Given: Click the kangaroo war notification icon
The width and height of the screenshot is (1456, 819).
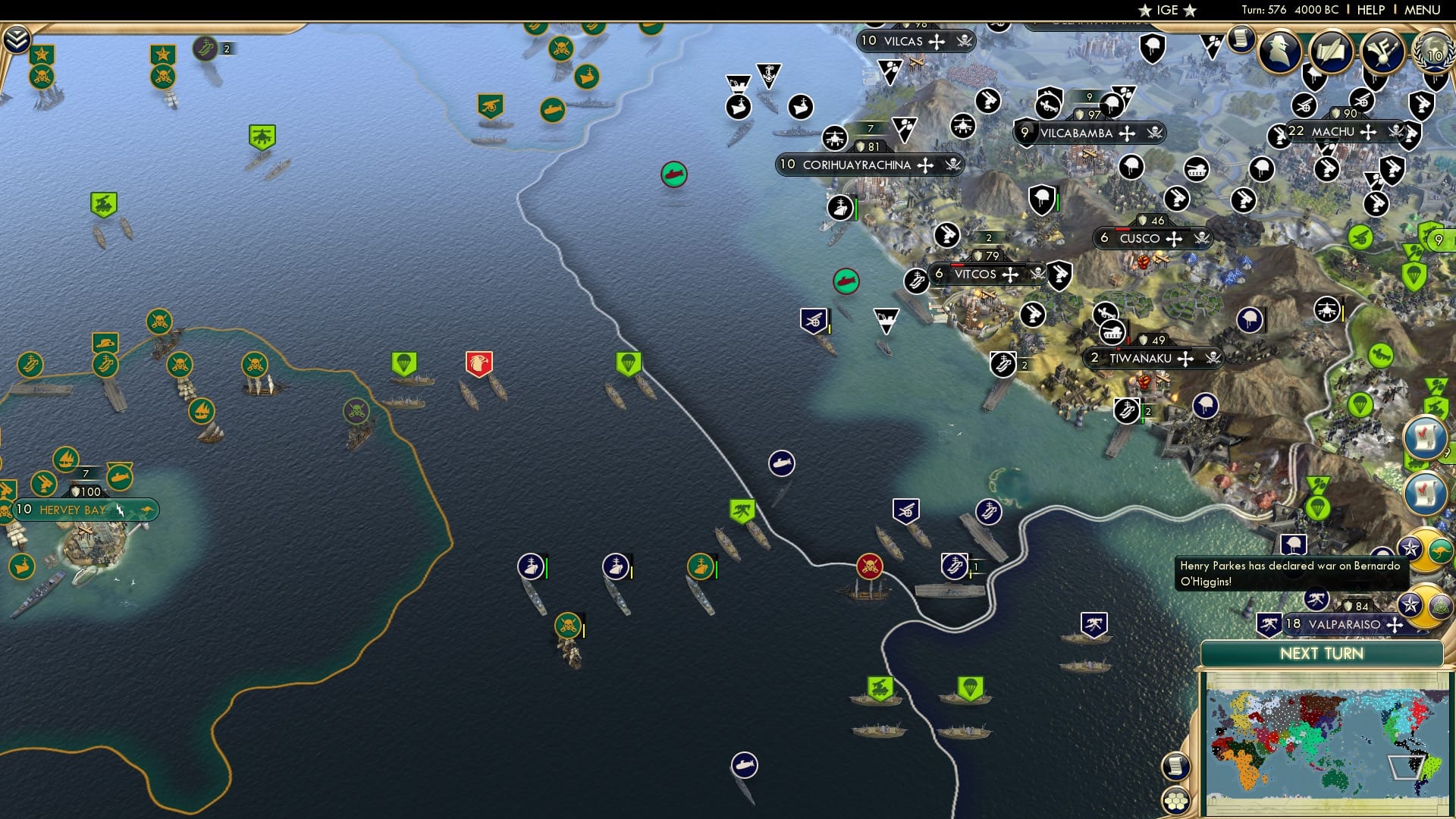Looking at the screenshot, I should click(1440, 549).
